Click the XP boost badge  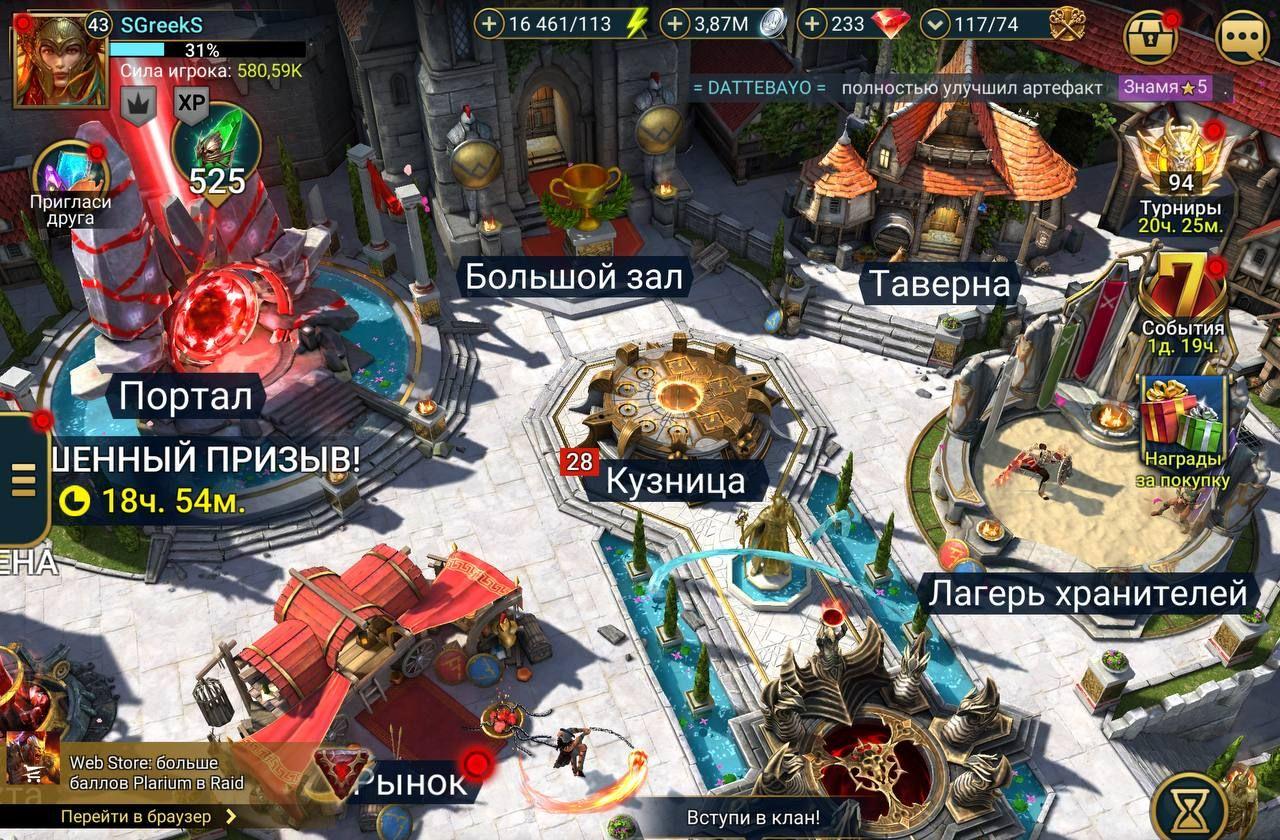(191, 101)
